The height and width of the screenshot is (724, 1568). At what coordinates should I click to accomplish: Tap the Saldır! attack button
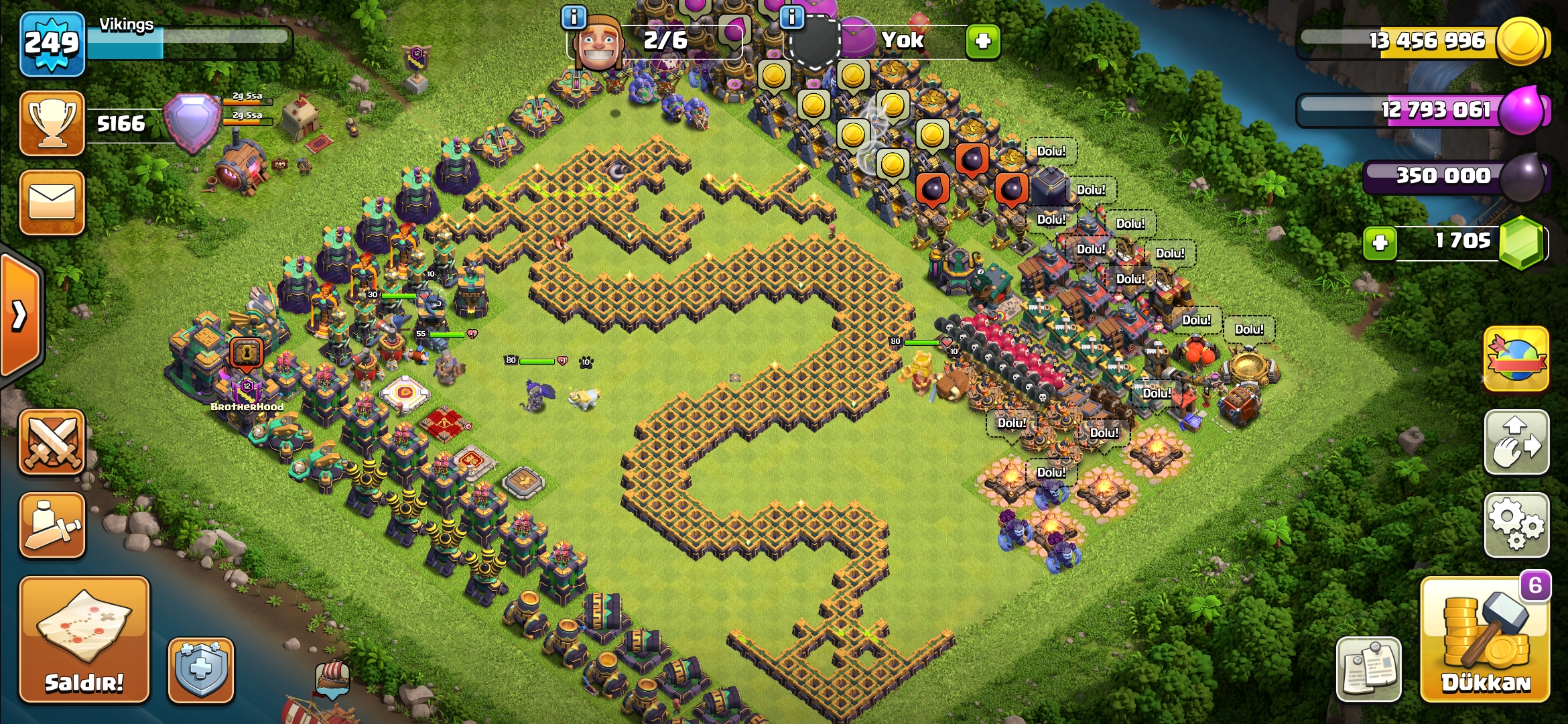click(84, 640)
